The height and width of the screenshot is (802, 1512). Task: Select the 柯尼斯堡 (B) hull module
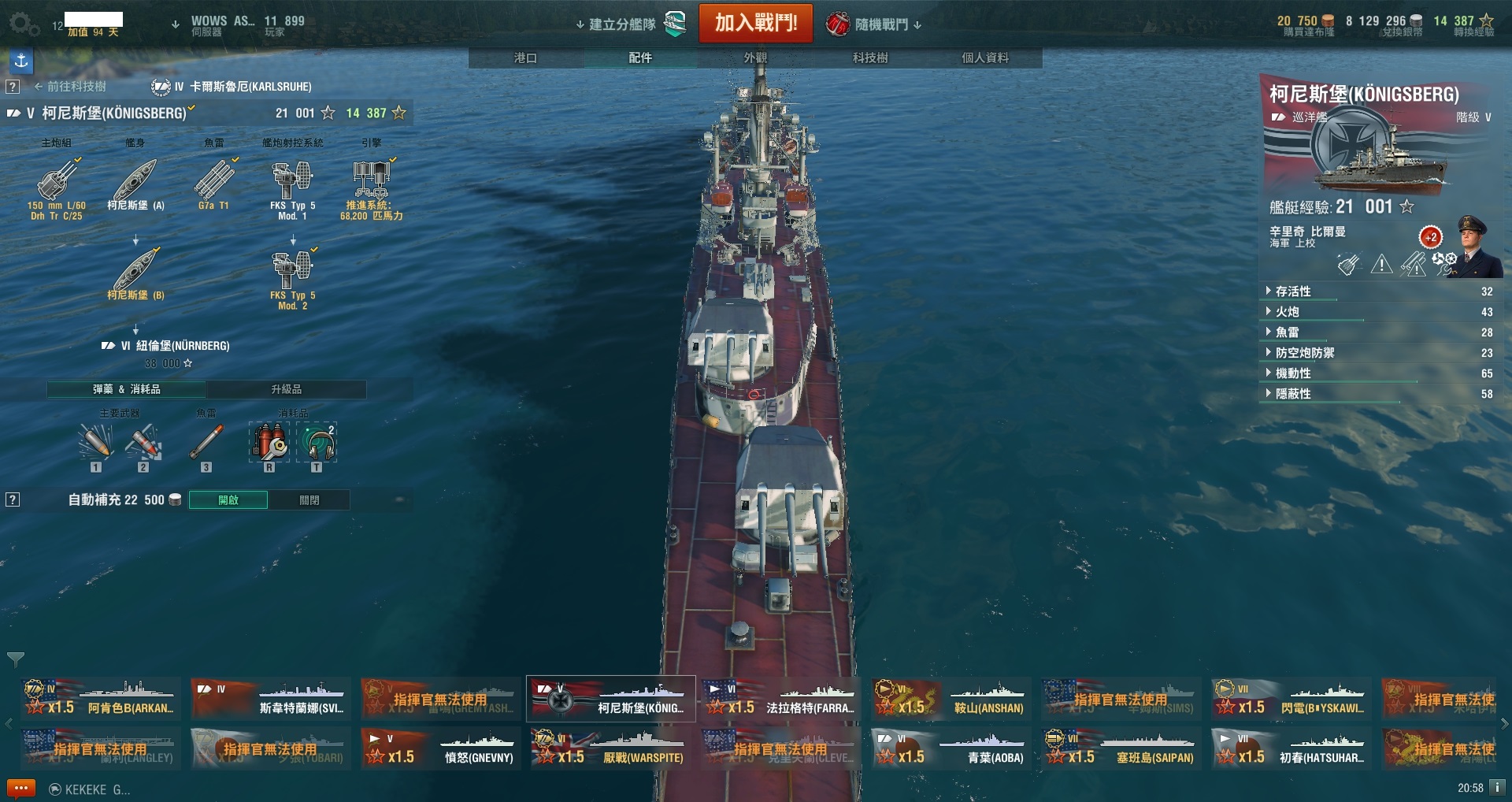tap(135, 273)
